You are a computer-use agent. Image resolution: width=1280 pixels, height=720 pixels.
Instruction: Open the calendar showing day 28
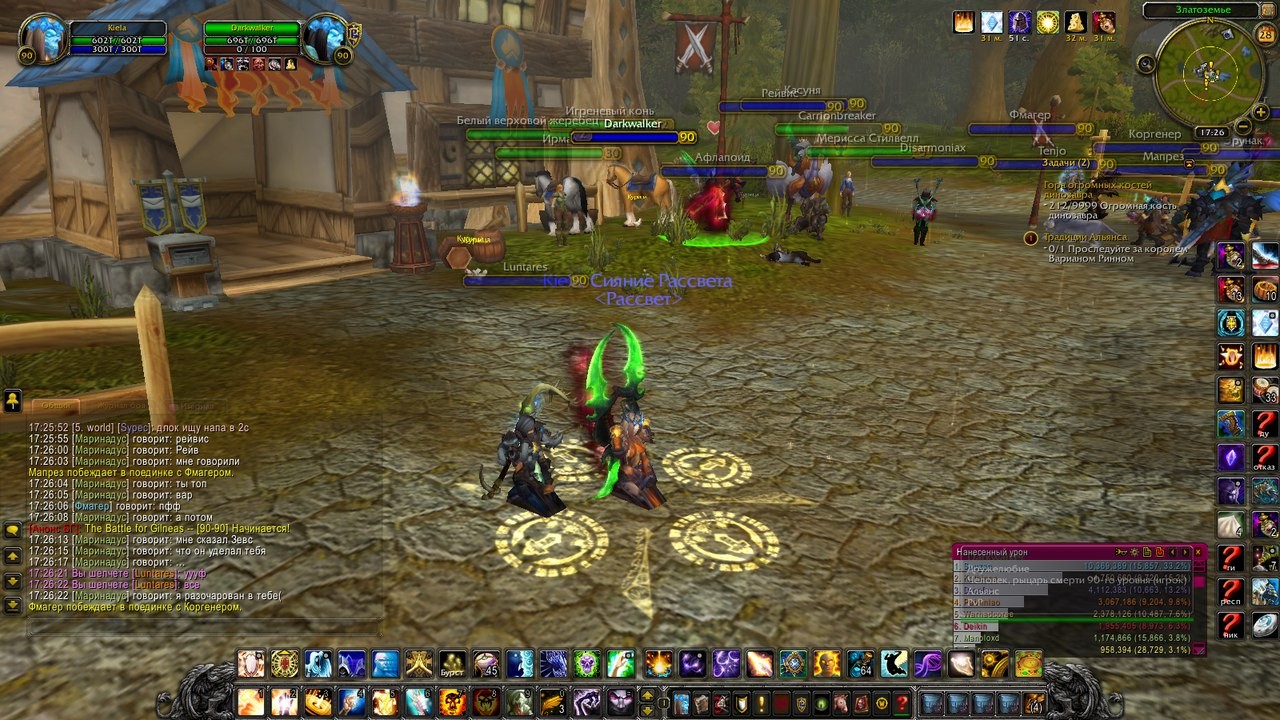pyautogui.click(x=1265, y=35)
